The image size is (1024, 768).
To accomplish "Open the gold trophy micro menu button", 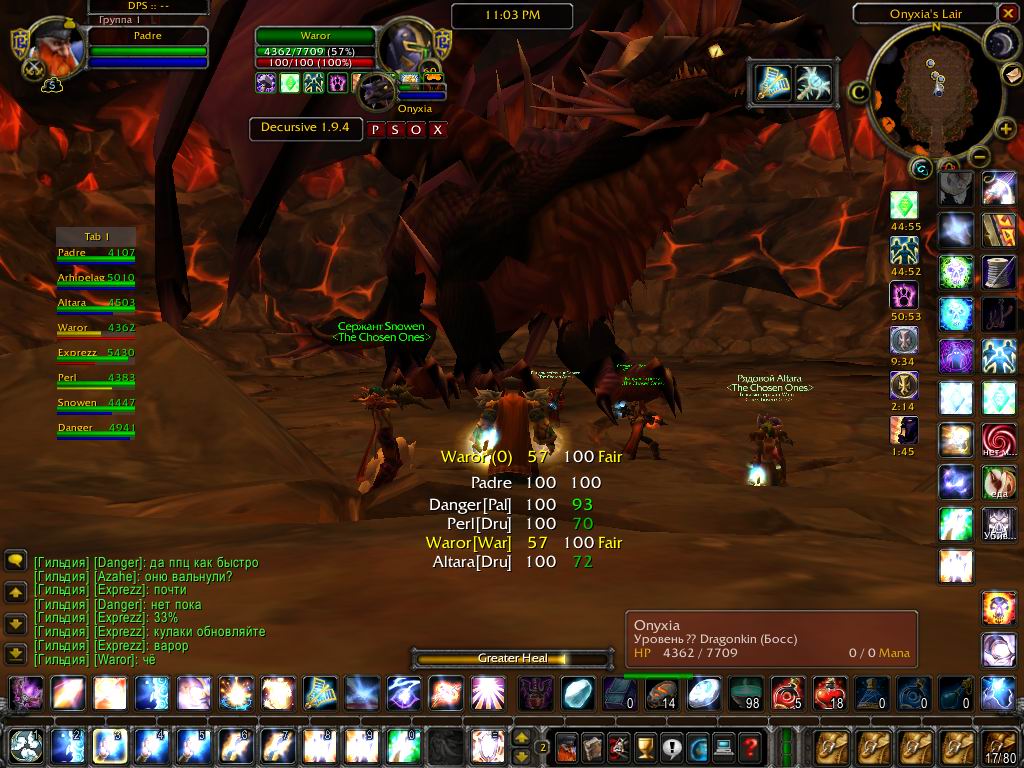I will coord(645,746).
